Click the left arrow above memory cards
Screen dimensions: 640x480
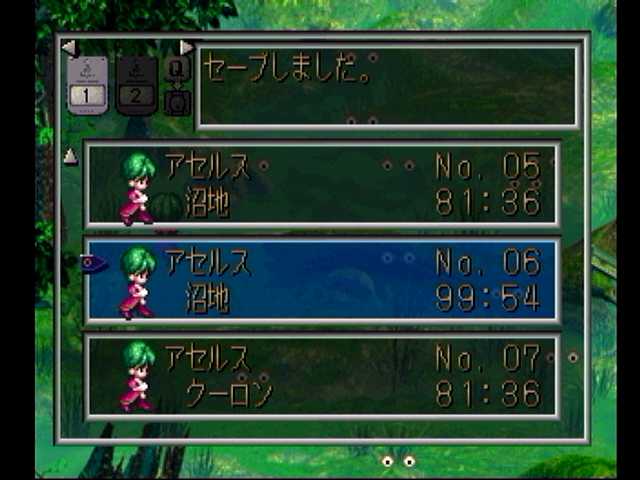coord(68,47)
